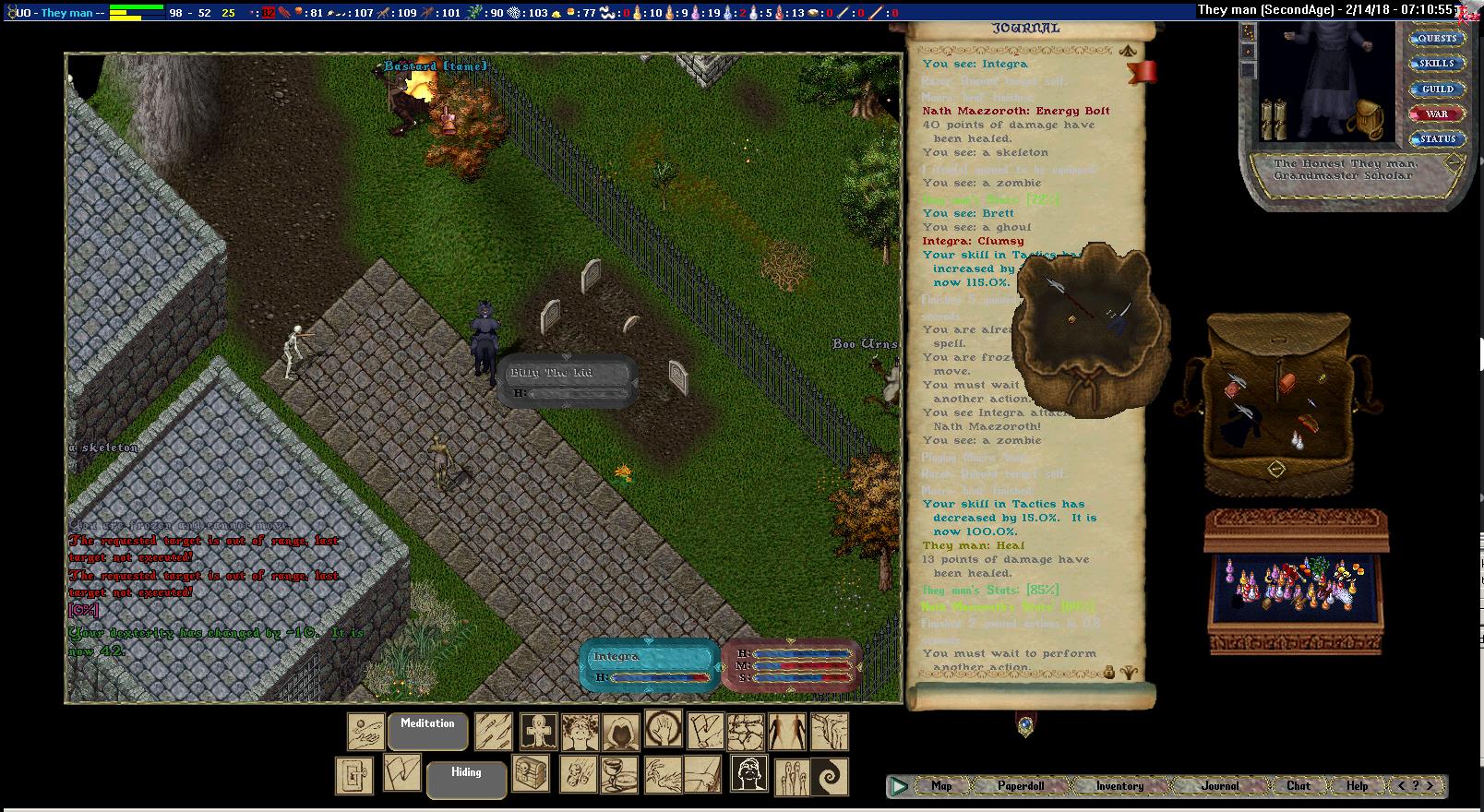Select the black spiral spell icon
Screen dimensions: 1484x812
[x=829, y=776]
